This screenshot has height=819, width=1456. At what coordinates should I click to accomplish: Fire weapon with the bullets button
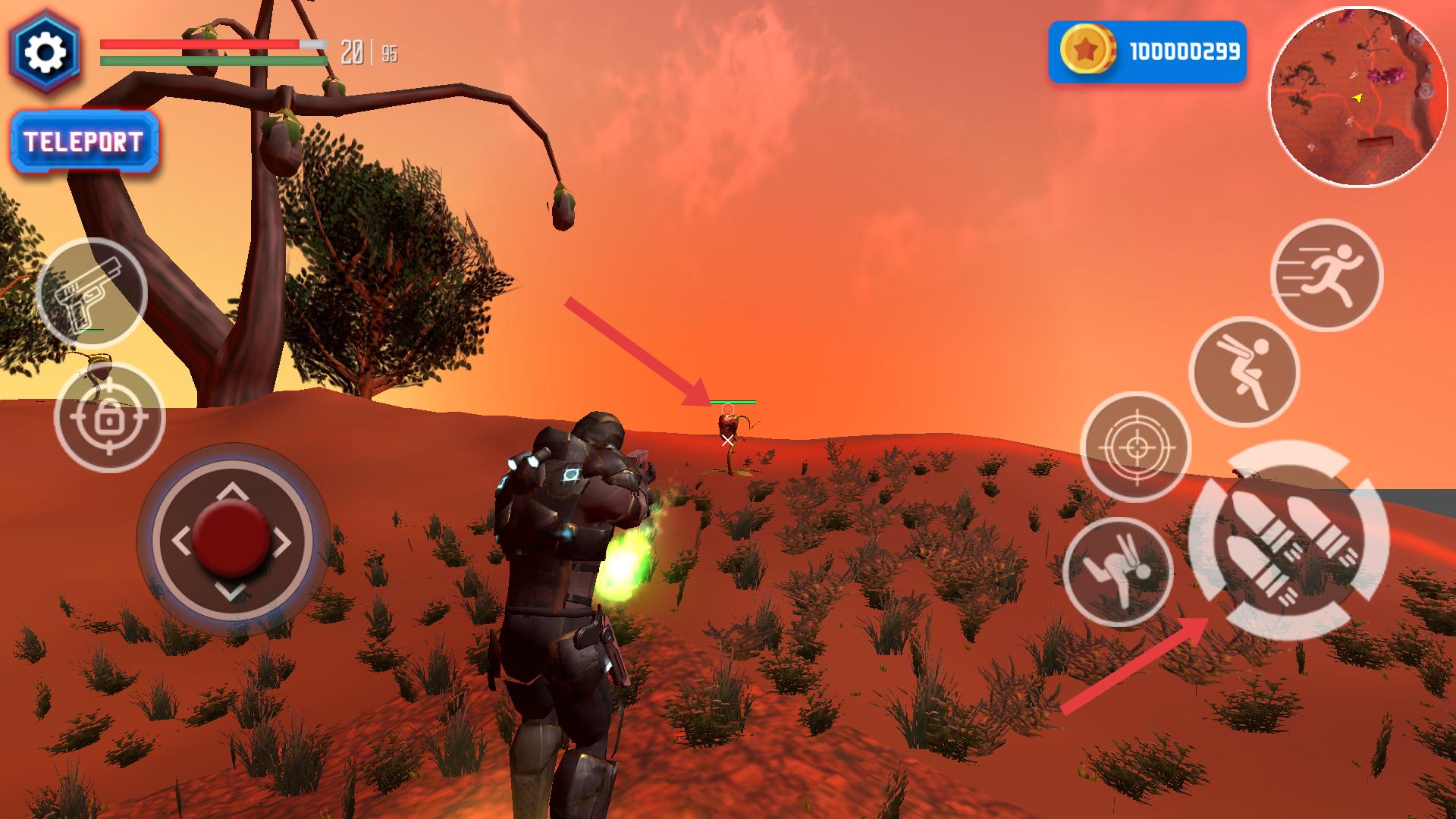click(1288, 540)
